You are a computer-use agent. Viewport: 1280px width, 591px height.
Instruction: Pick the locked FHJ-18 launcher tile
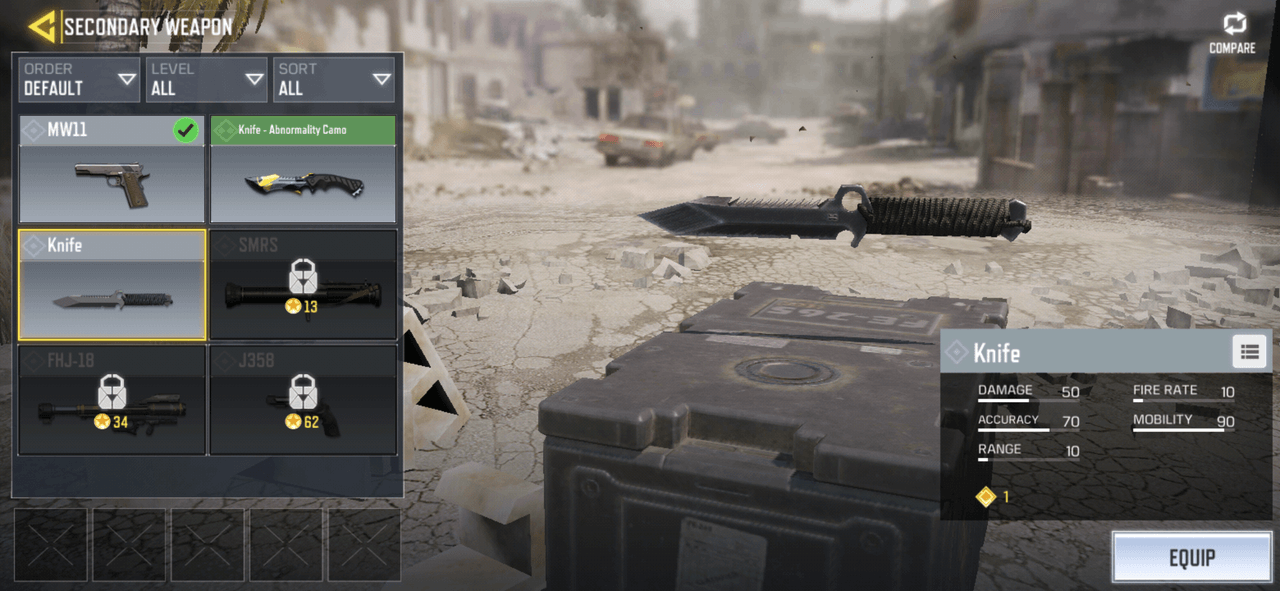point(111,400)
